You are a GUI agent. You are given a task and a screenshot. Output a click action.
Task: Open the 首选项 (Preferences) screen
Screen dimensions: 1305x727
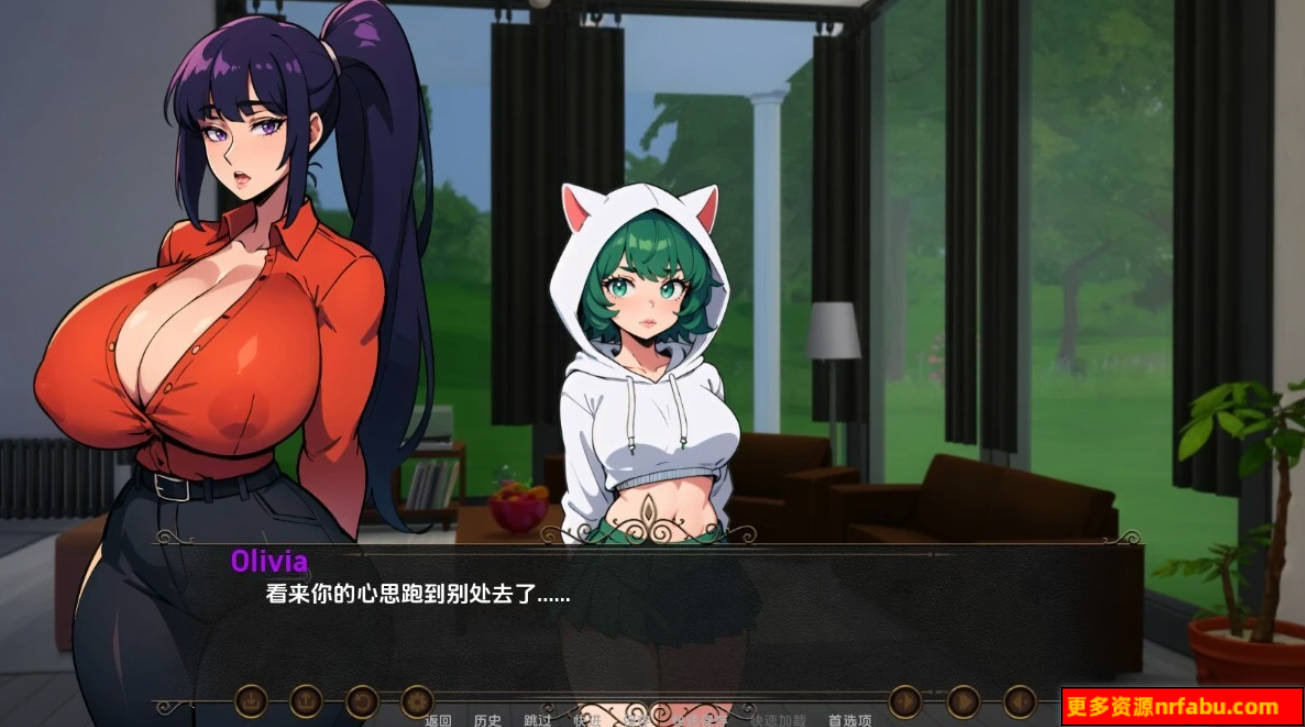847,717
